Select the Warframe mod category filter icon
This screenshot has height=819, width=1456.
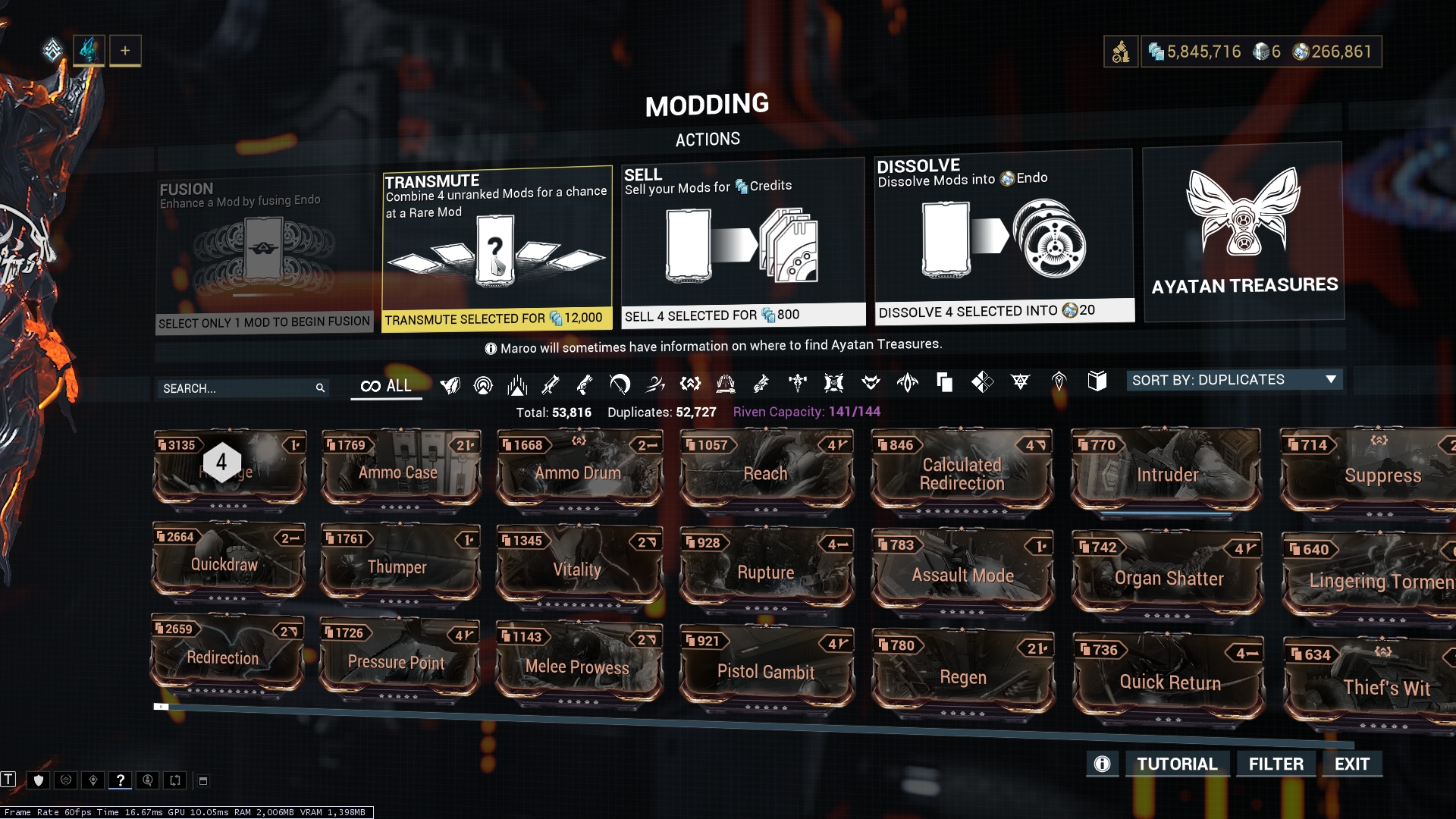pyautogui.click(x=450, y=385)
